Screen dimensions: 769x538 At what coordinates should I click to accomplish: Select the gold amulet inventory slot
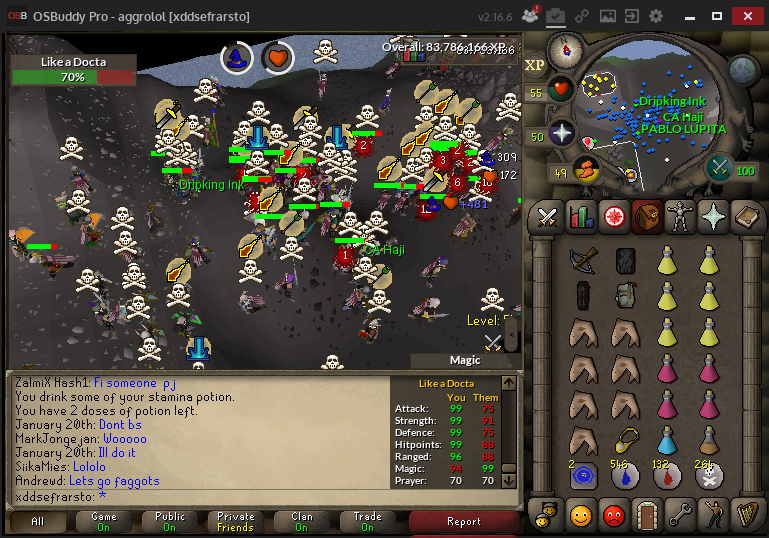[626, 440]
